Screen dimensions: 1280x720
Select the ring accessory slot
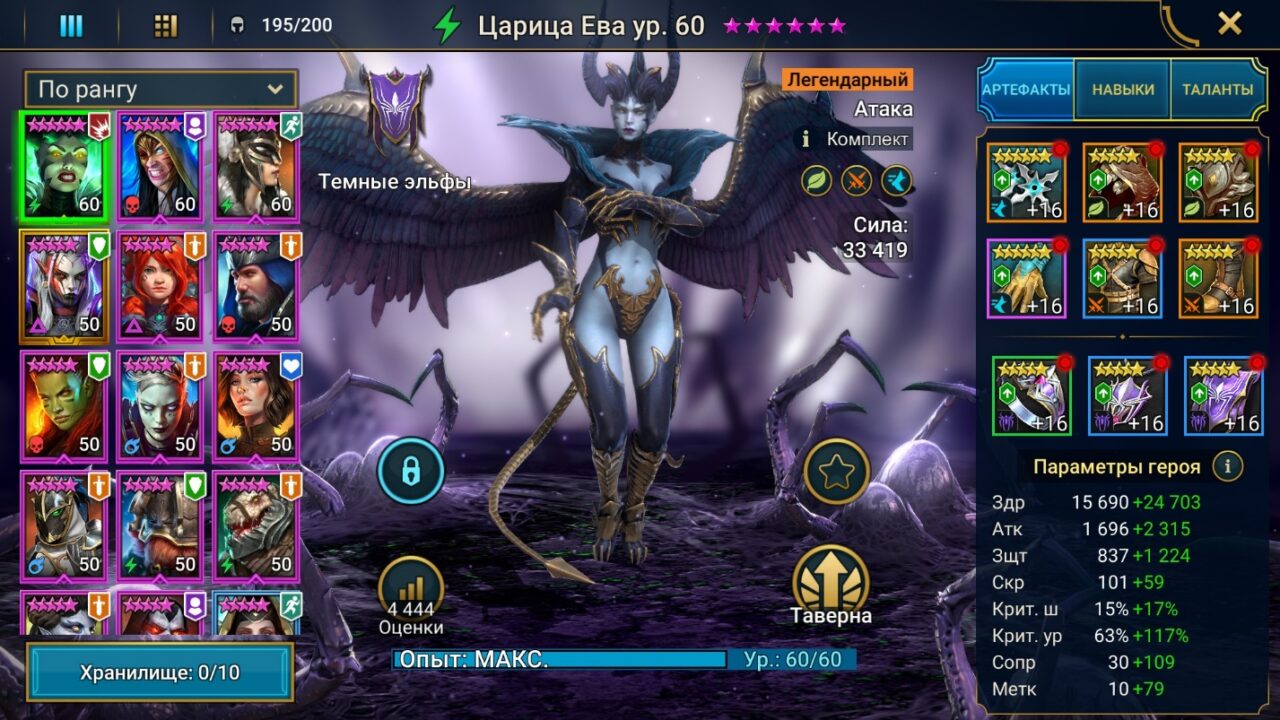1031,395
